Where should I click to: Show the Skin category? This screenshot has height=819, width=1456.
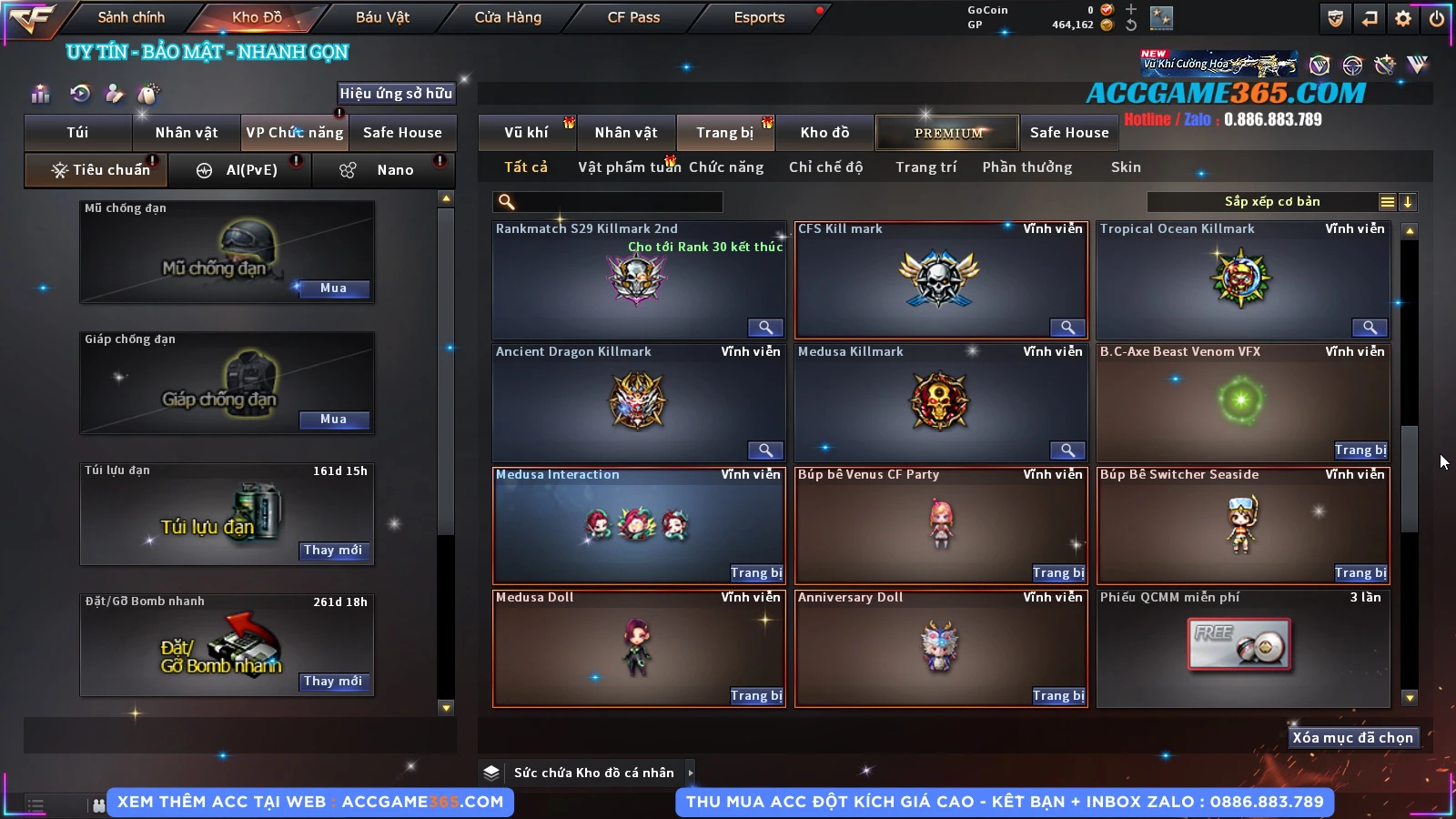tap(1126, 167)
